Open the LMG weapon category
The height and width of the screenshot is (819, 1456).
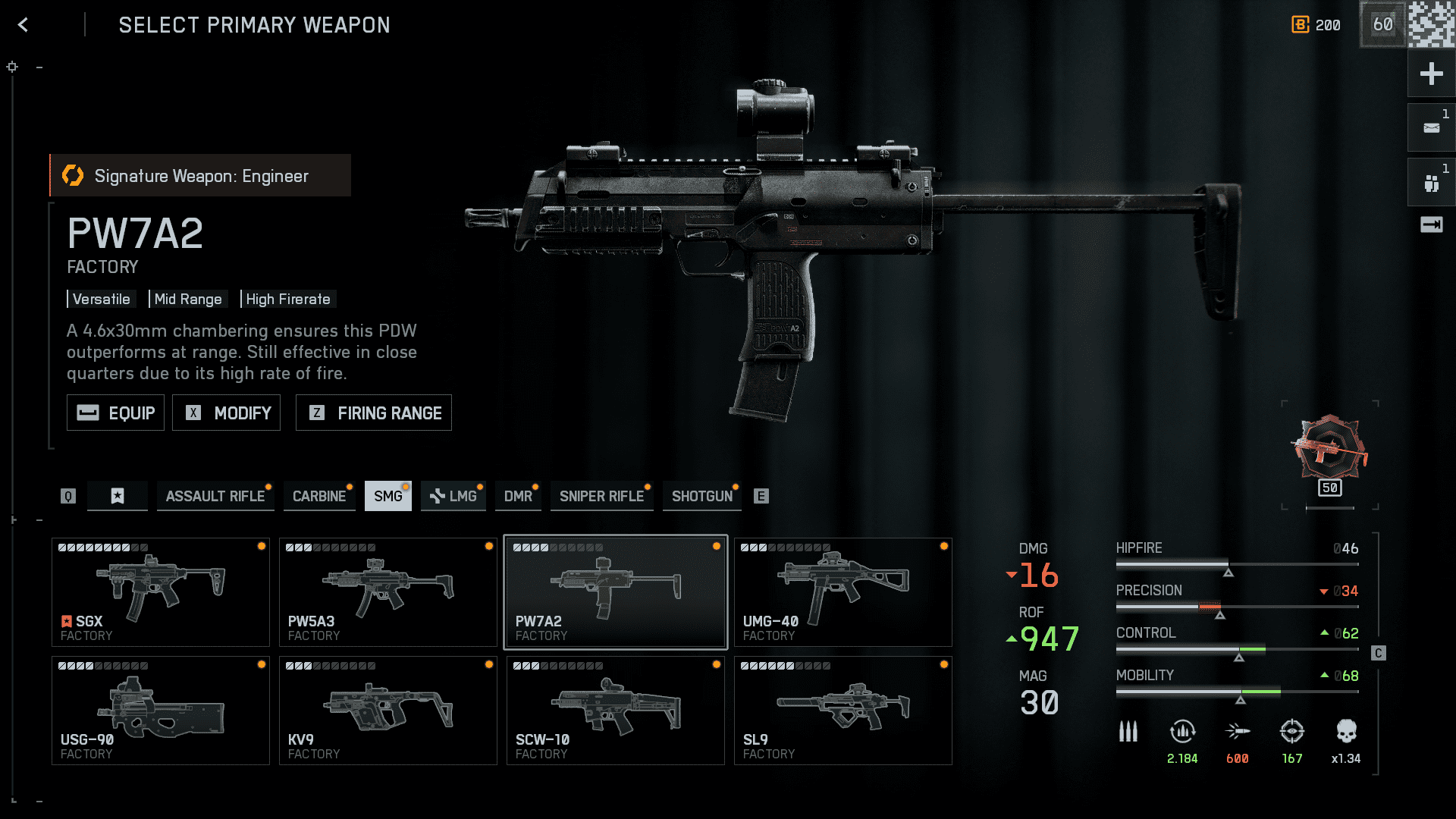[453, 497]
